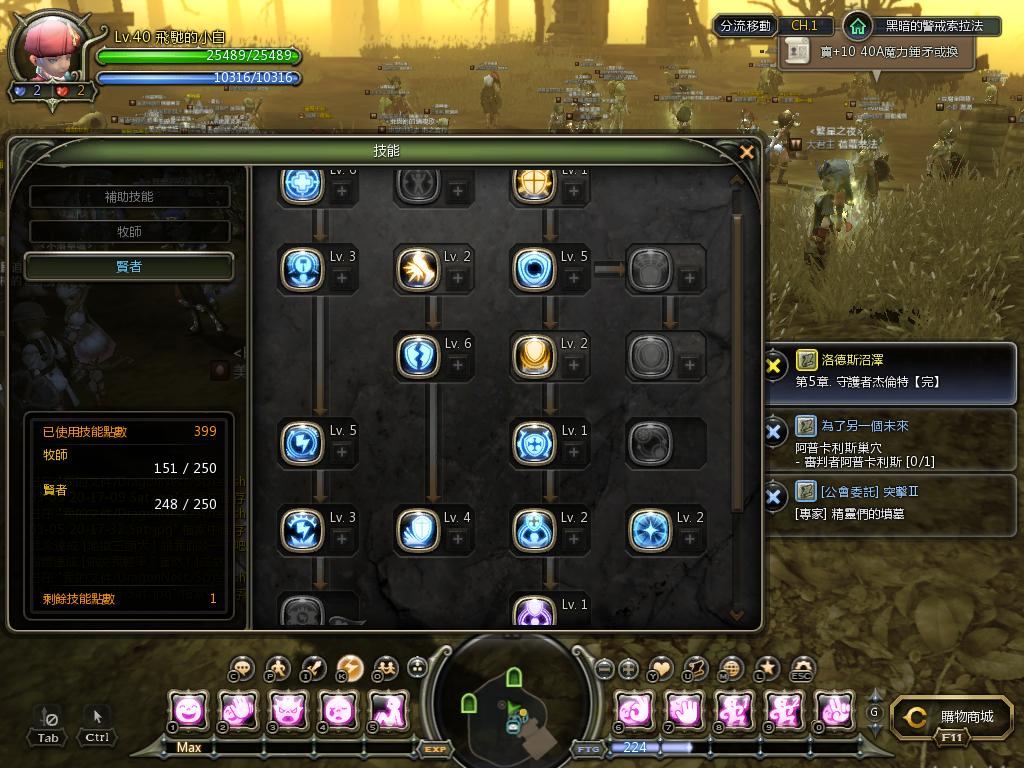Image resolution: width=1024 pixels, height=768 pixels.
Task: Open the 購物商城 cash shop
Action: point(951,718)
